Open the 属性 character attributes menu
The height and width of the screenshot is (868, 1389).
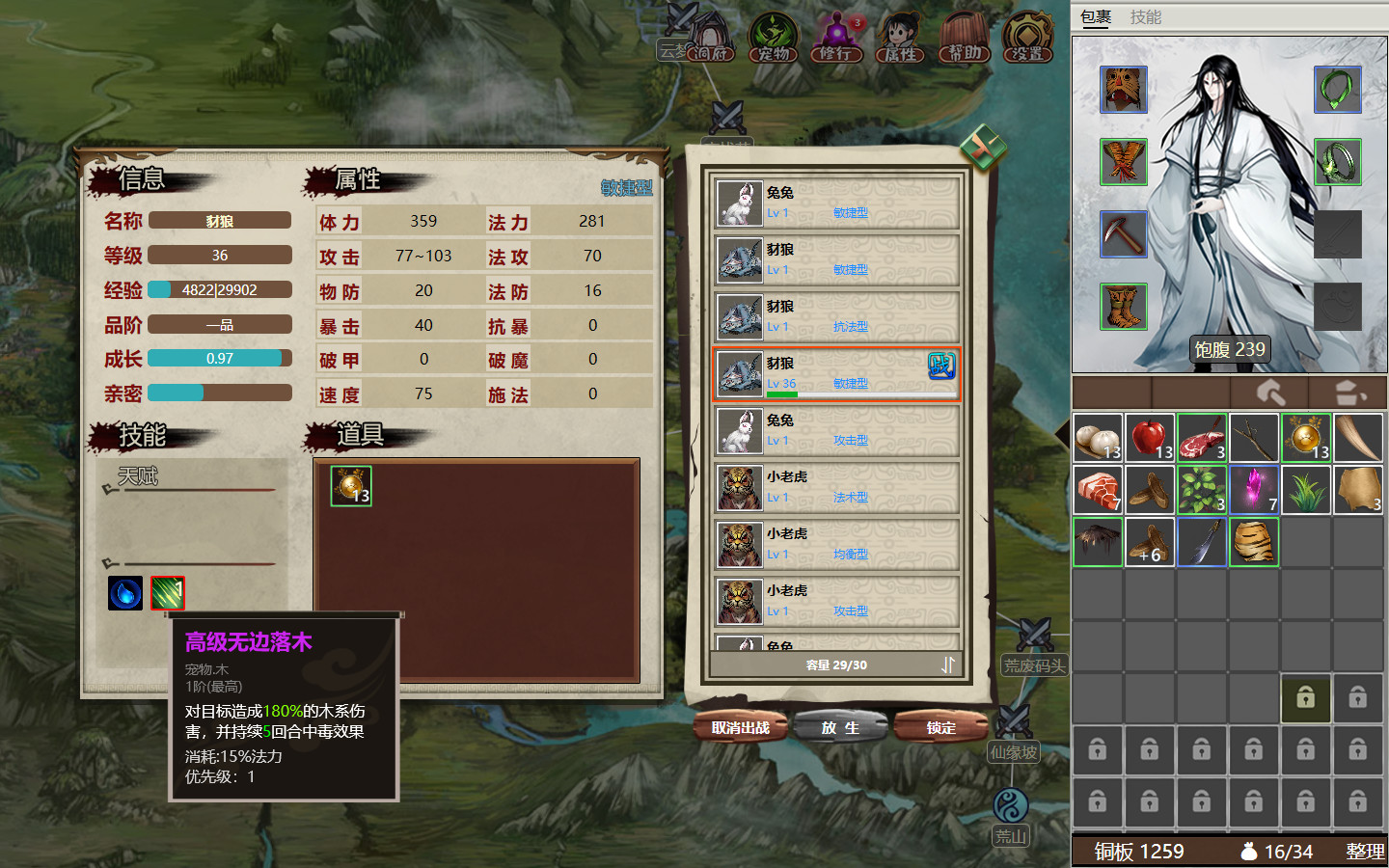coord(900,39)
